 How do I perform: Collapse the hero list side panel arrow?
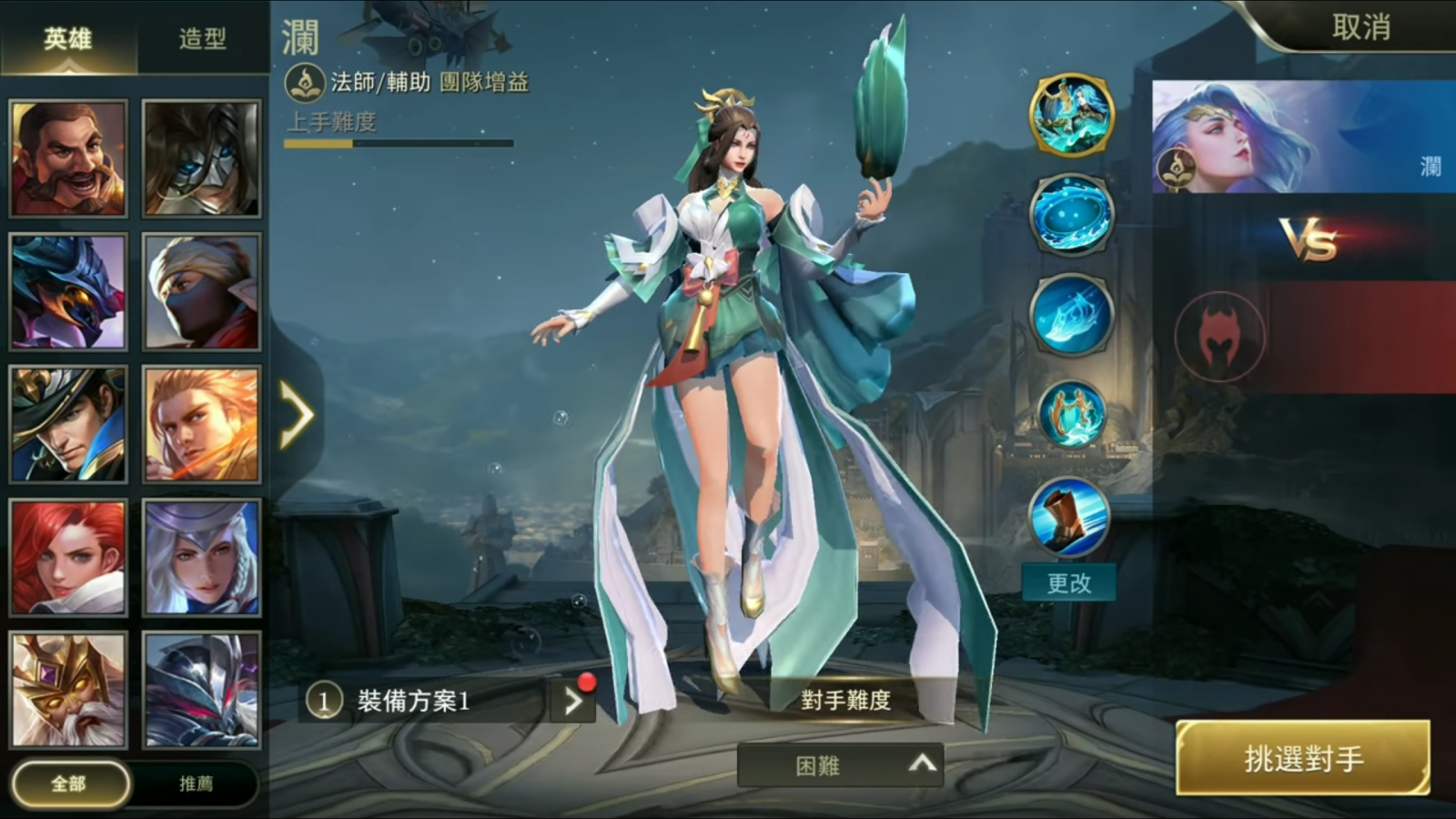(297, 416)
